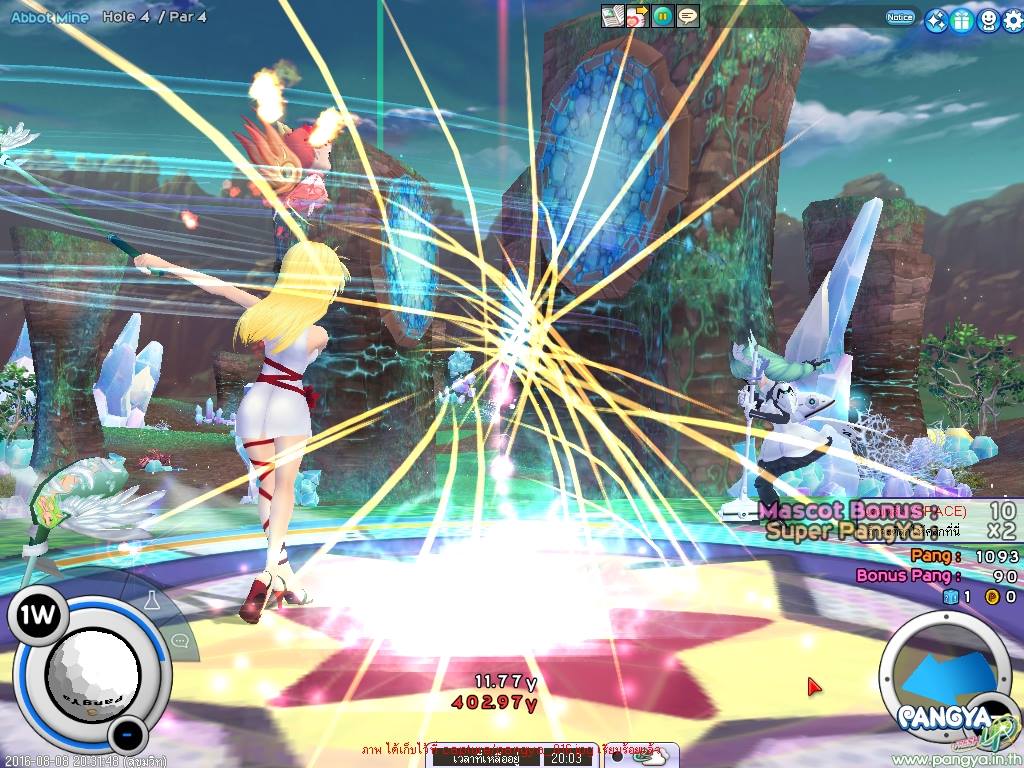Open the smiley character icon
Image resolution: width=1024 pixels, height=768 pixels.
(x=986, y=19)
